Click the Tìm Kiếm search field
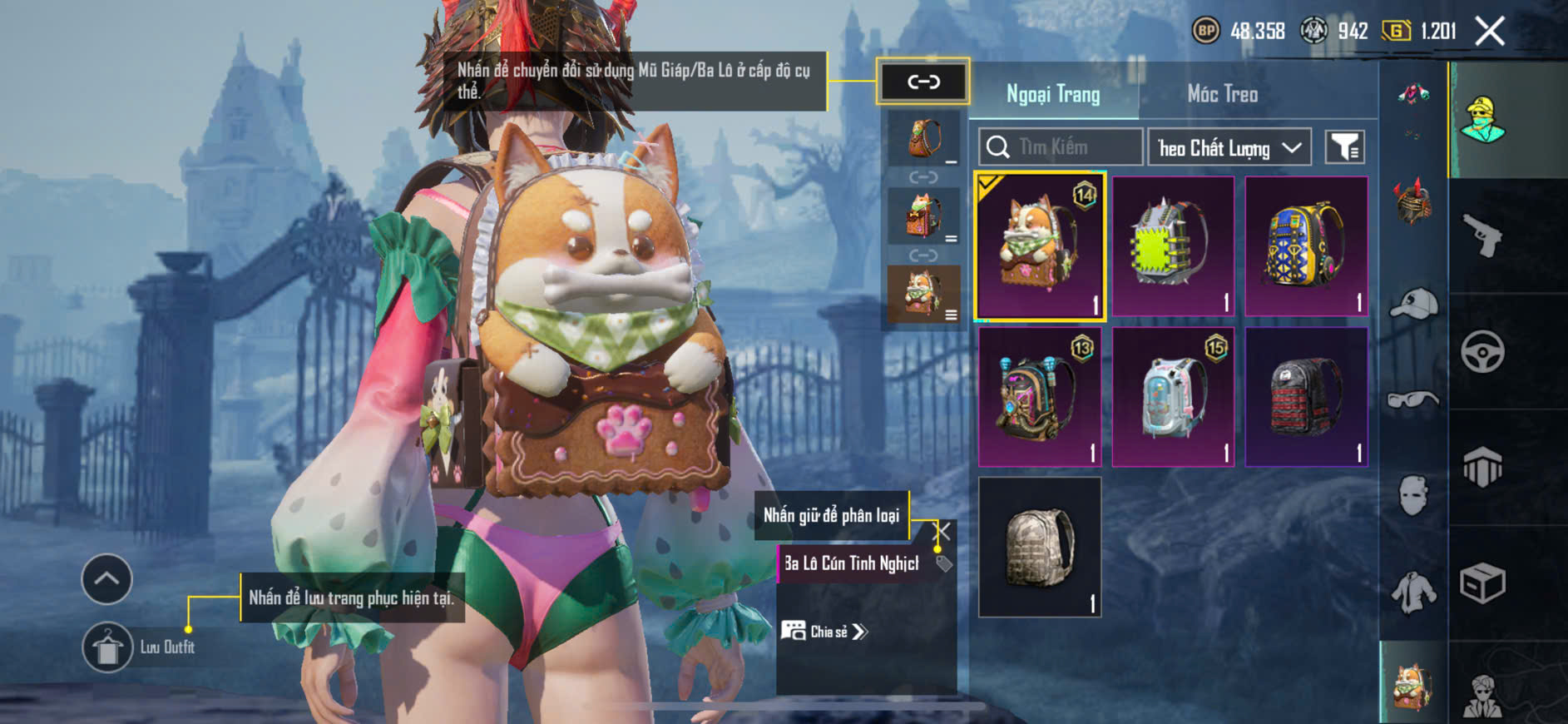The width and height of the screenshot is (1568, 724). point(1061,147)
